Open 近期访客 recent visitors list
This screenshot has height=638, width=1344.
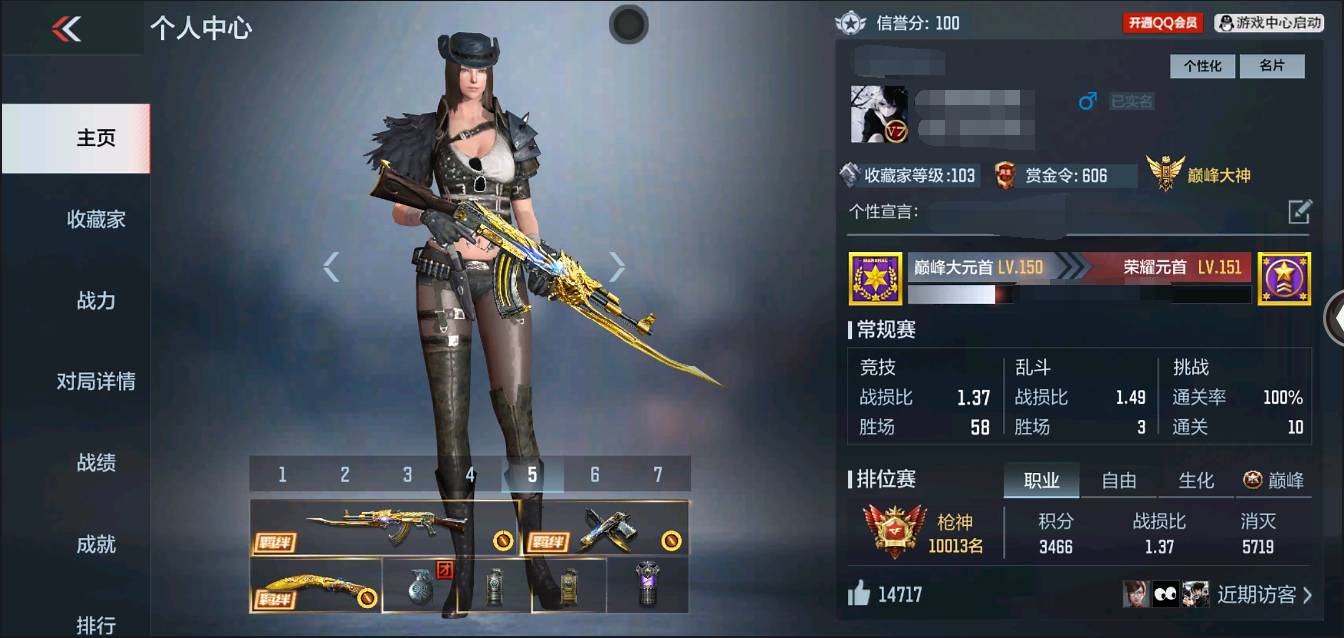tap(1264, 595)
